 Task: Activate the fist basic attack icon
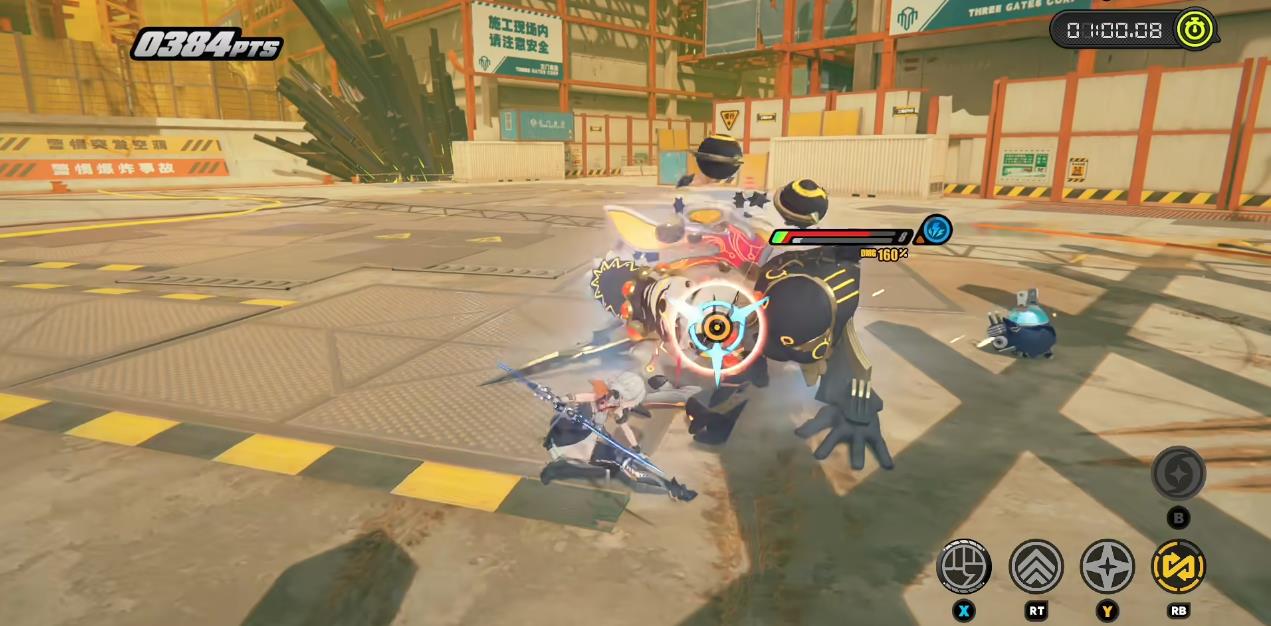point(963,567)
